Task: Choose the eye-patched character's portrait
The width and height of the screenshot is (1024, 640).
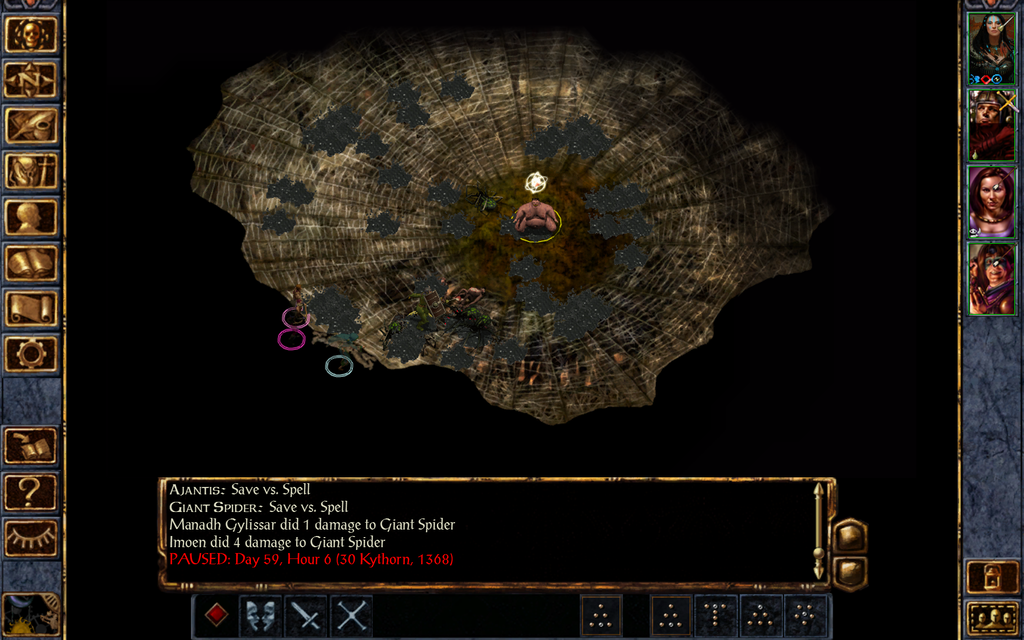Action: 992,279
